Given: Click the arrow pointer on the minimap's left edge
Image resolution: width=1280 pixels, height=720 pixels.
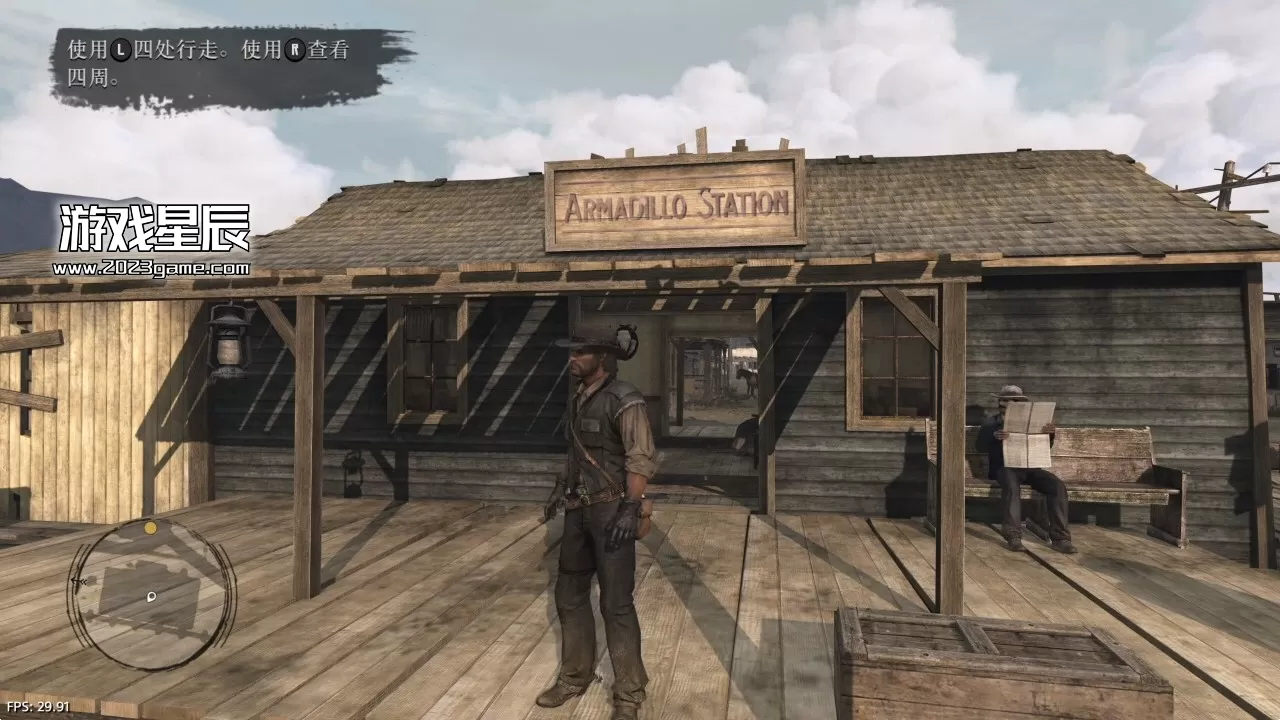Looking at the screenshot, I should (78, 581).
